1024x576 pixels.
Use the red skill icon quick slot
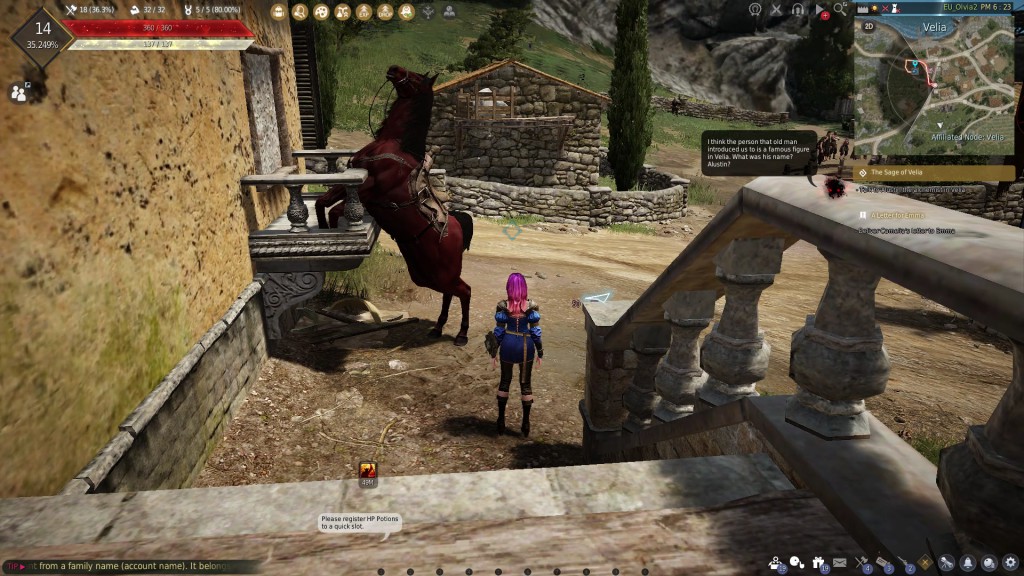(x=367, y=470)
